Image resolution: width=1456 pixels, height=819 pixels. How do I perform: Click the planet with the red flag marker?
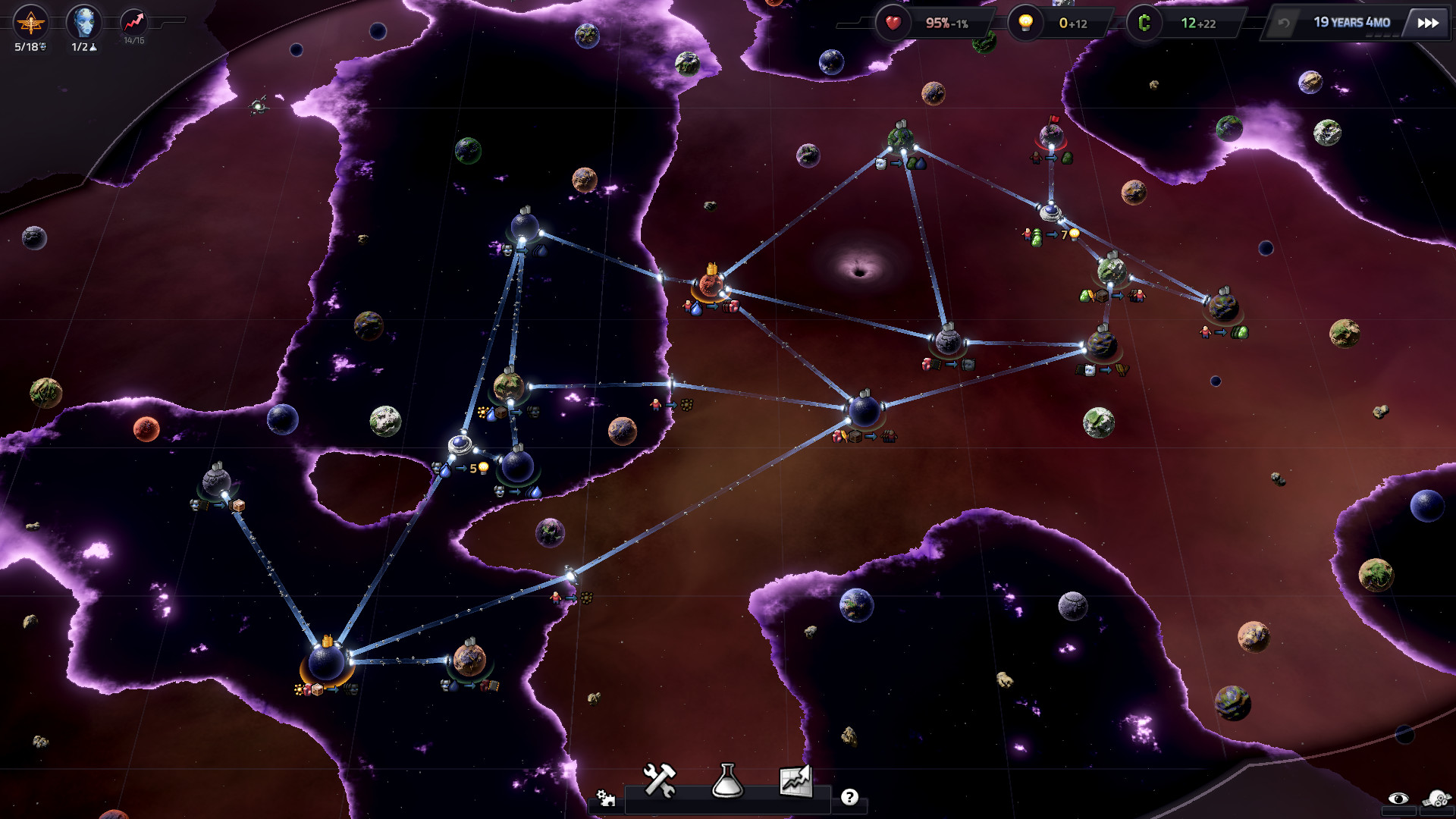(x=1050, y=136)
